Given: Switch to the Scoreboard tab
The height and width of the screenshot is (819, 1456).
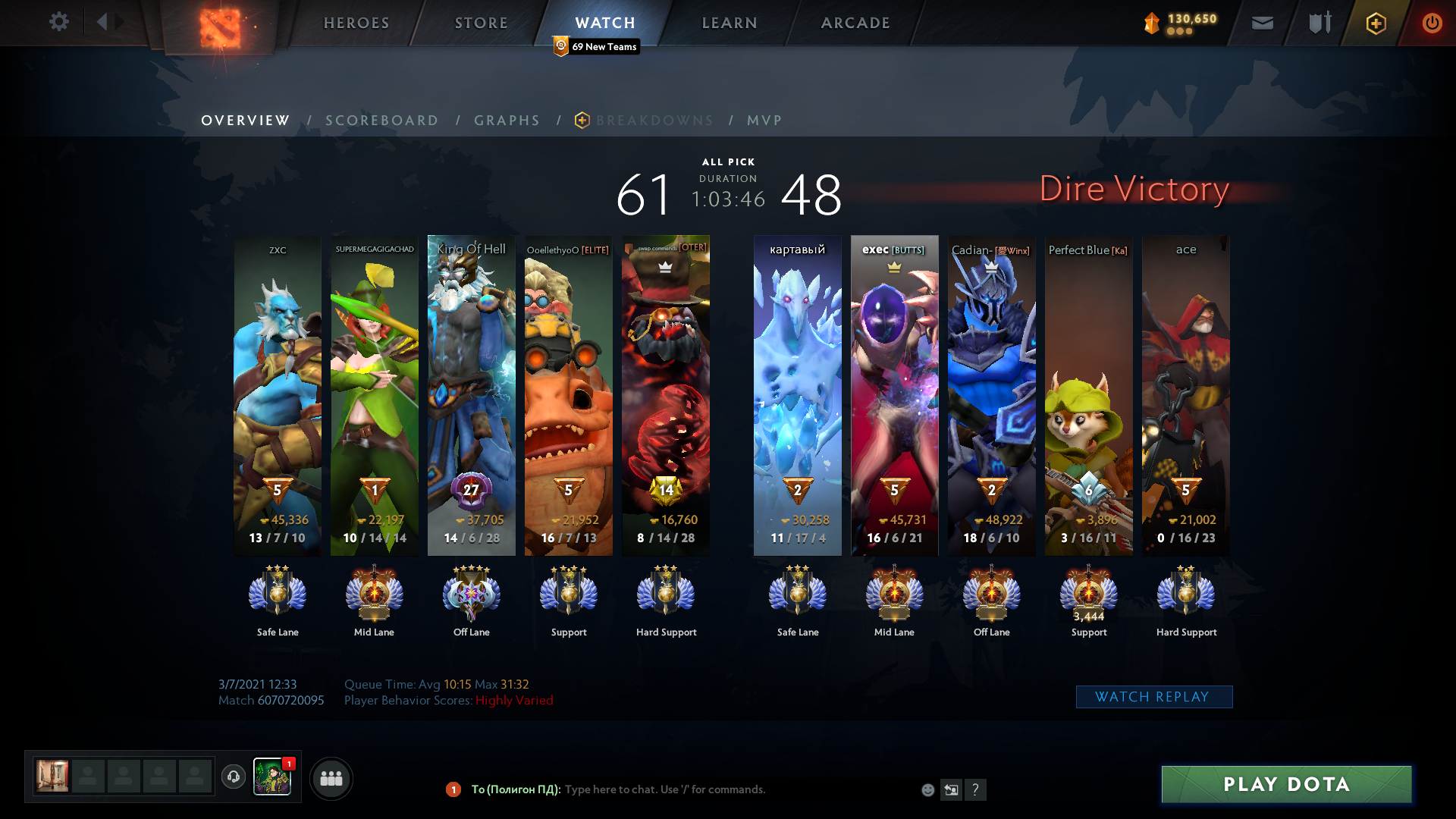Looking at the screenshot, I should point(382,121).
